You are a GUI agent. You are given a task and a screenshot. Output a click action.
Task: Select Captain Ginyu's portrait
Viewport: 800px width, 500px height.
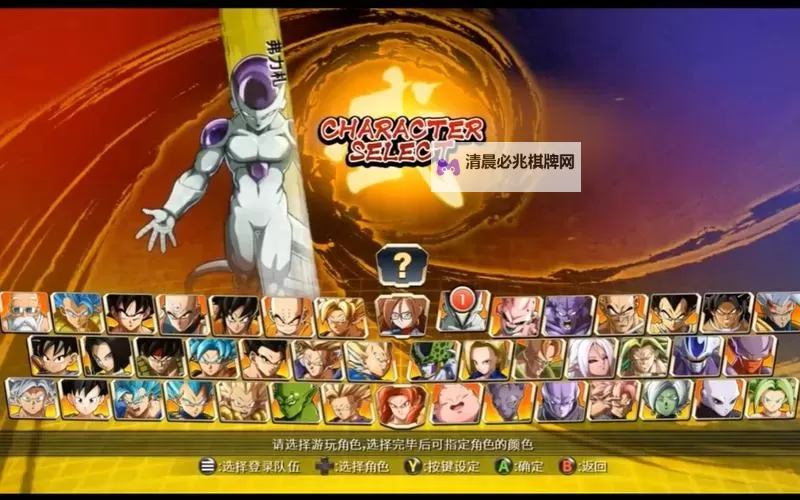(750, 357)
